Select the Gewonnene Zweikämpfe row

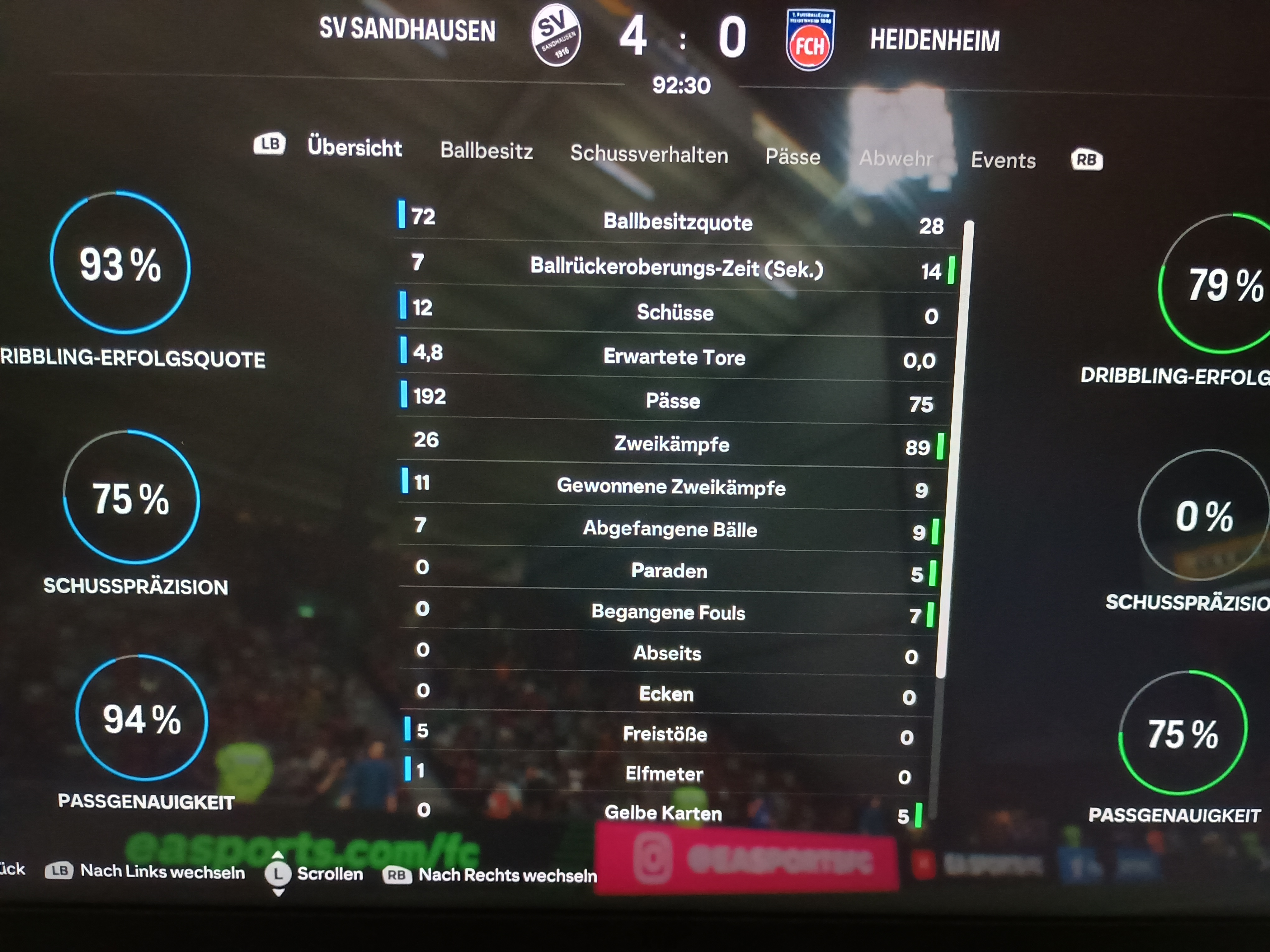[670, 487]
